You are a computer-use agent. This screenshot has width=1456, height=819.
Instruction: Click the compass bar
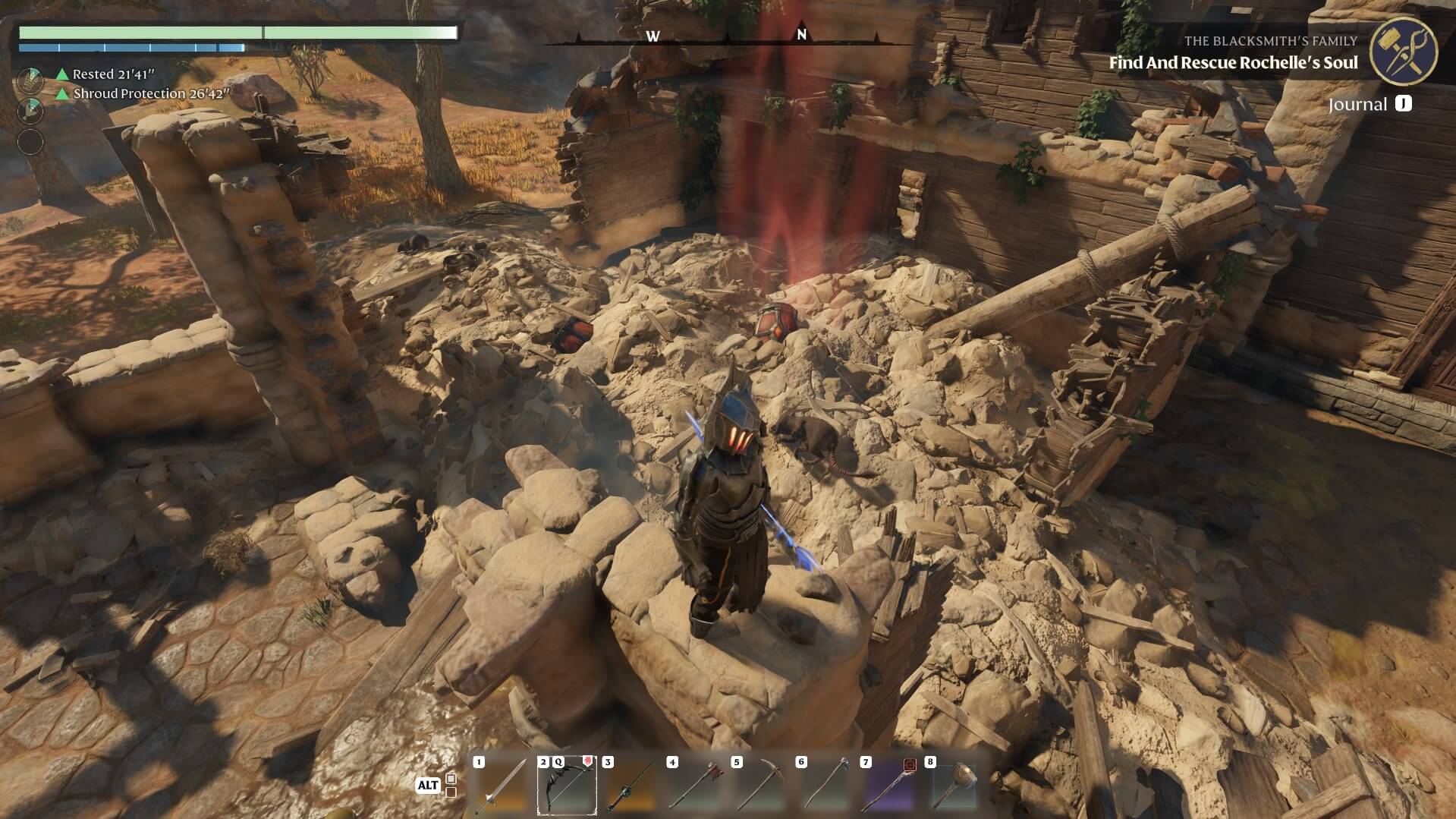tap(727, 36)
